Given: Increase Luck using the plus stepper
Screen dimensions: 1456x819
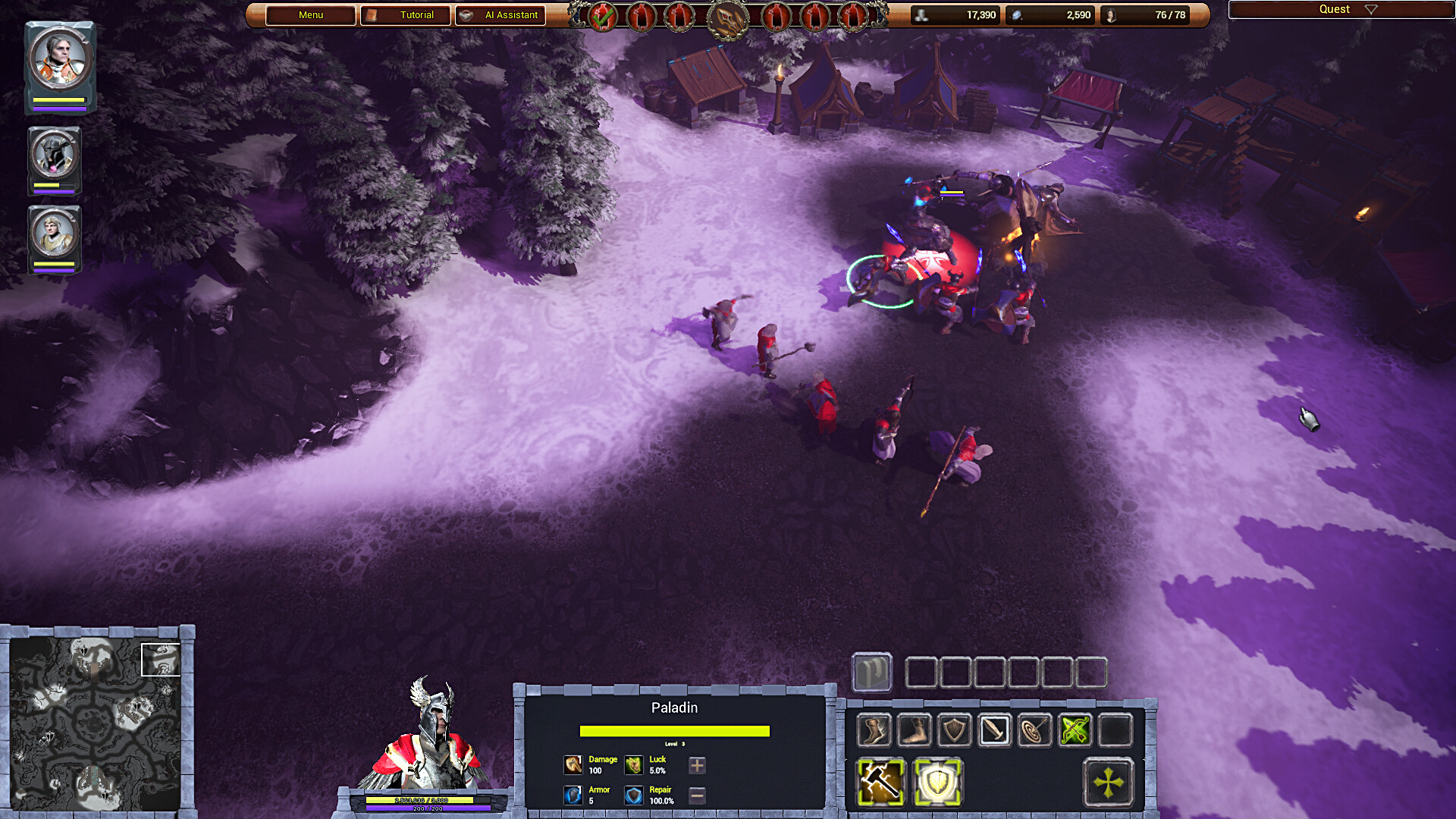Looking at the screenshot, I should (x=695, y=765).
